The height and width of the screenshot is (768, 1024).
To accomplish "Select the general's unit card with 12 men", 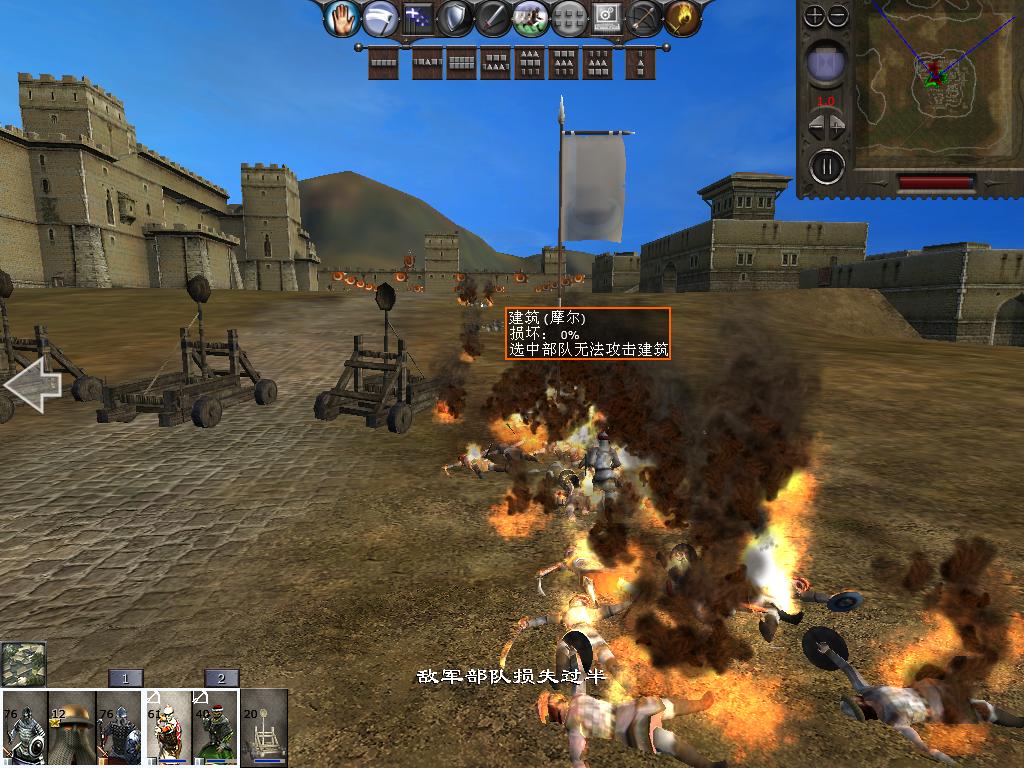I will point(72,728).
